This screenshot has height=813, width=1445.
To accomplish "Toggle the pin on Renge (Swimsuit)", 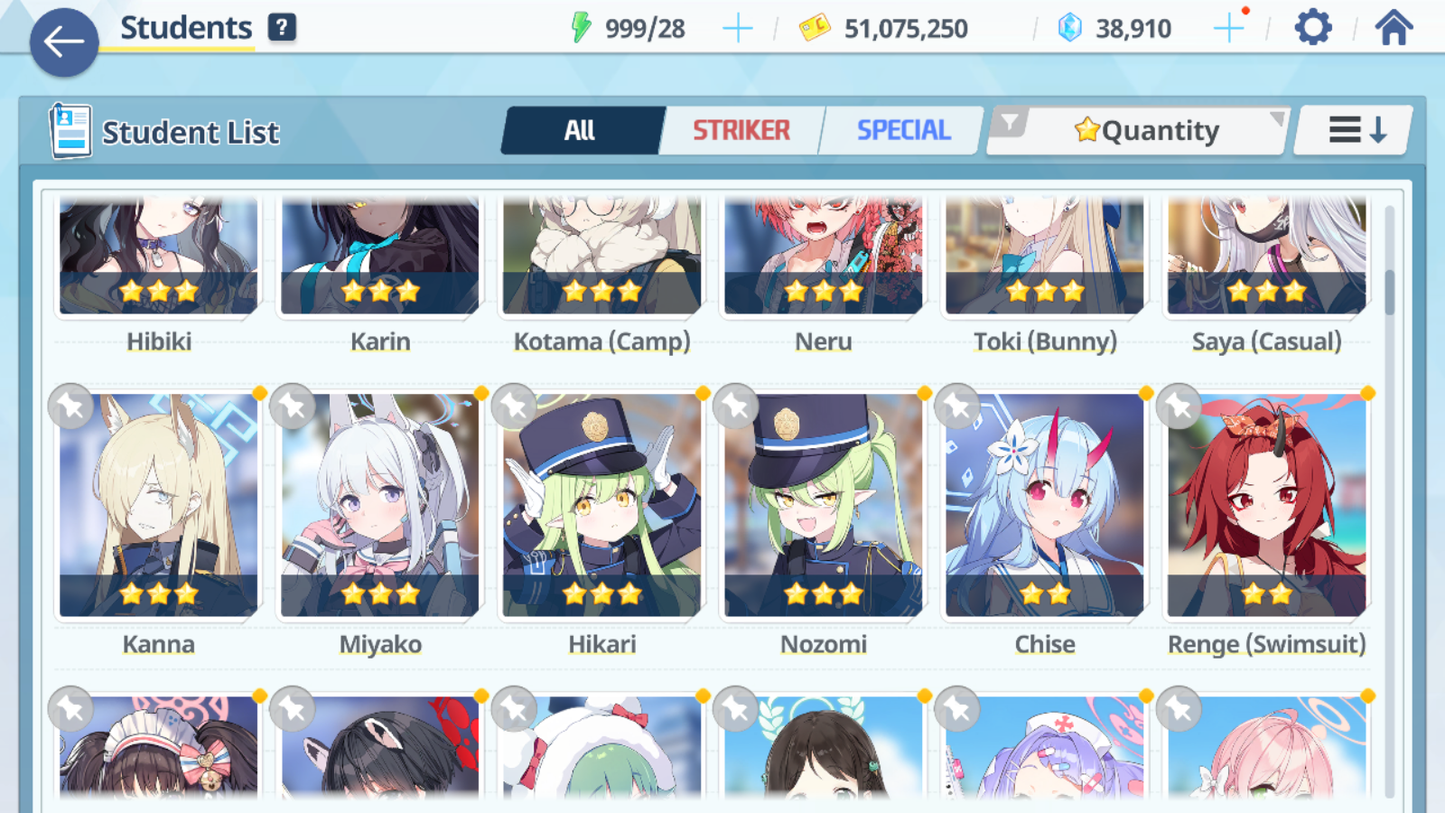I will (1177, 406).
